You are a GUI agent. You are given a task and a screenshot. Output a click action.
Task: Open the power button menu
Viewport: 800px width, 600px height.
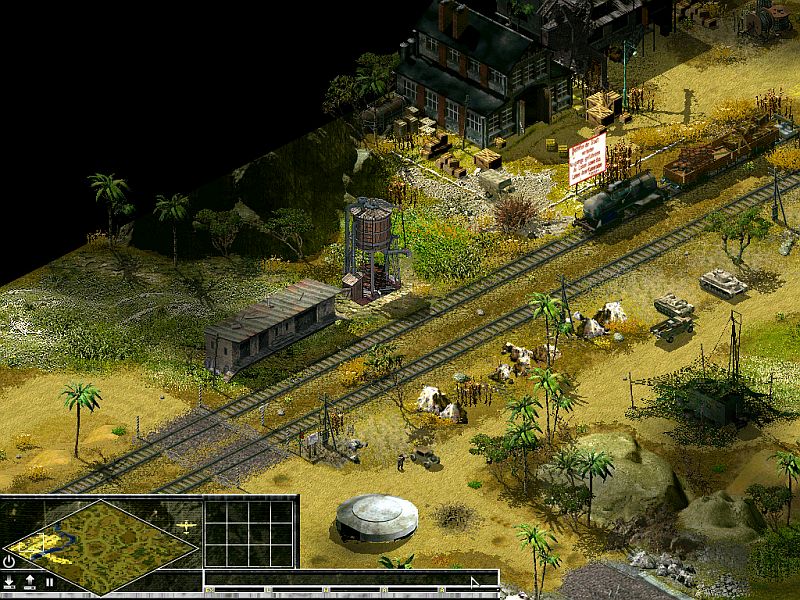click(x=9, y=562)
